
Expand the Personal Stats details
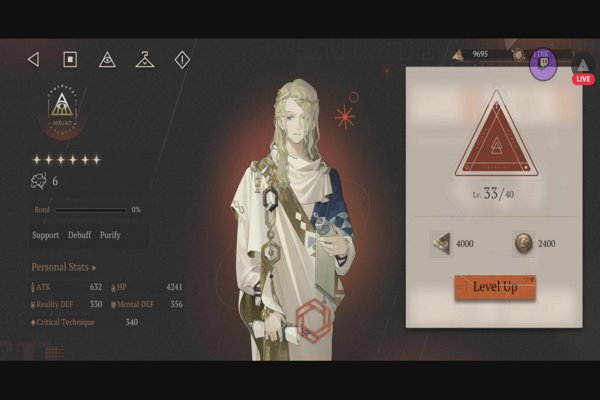coord(65,268)
